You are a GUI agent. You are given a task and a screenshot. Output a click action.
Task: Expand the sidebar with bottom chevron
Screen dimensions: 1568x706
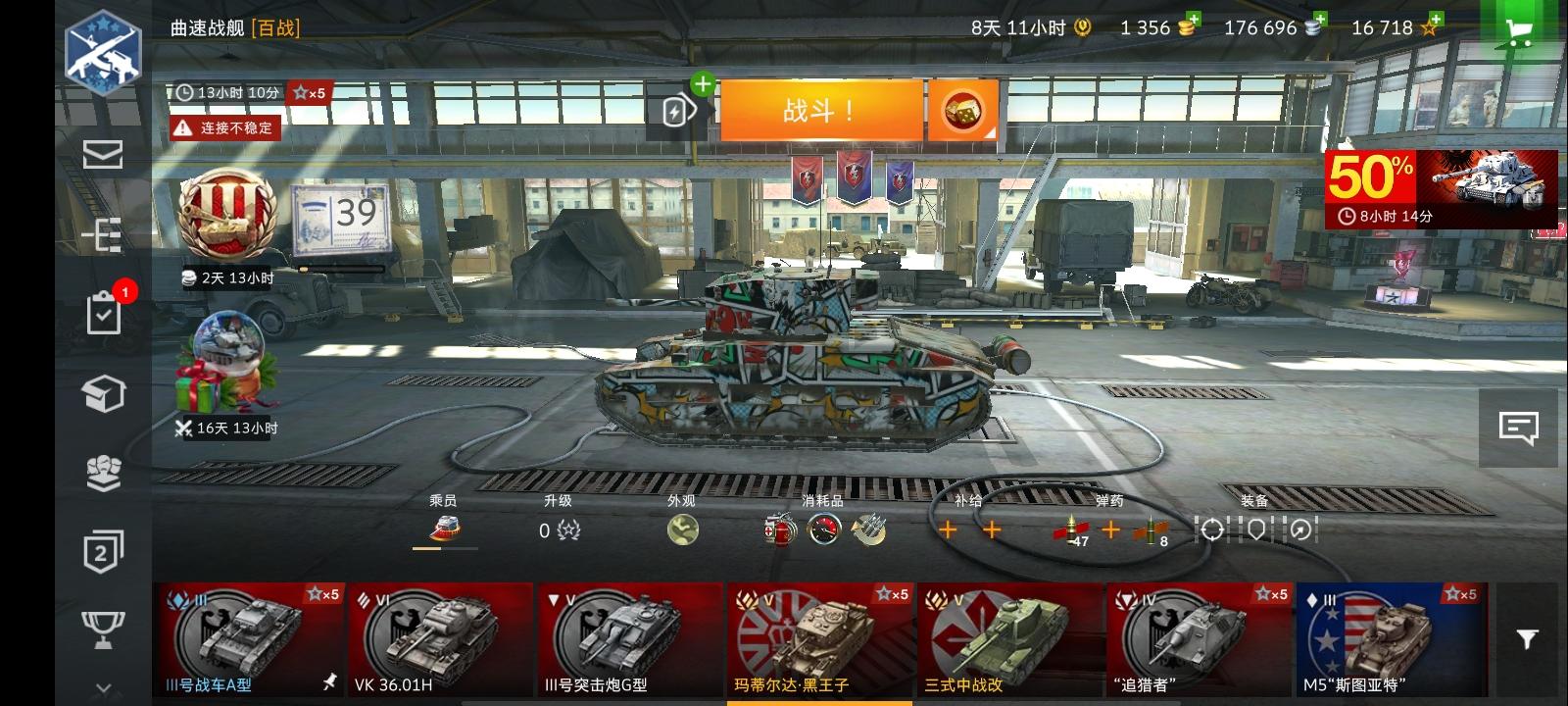pyautogui.click(x=102, y=686)
